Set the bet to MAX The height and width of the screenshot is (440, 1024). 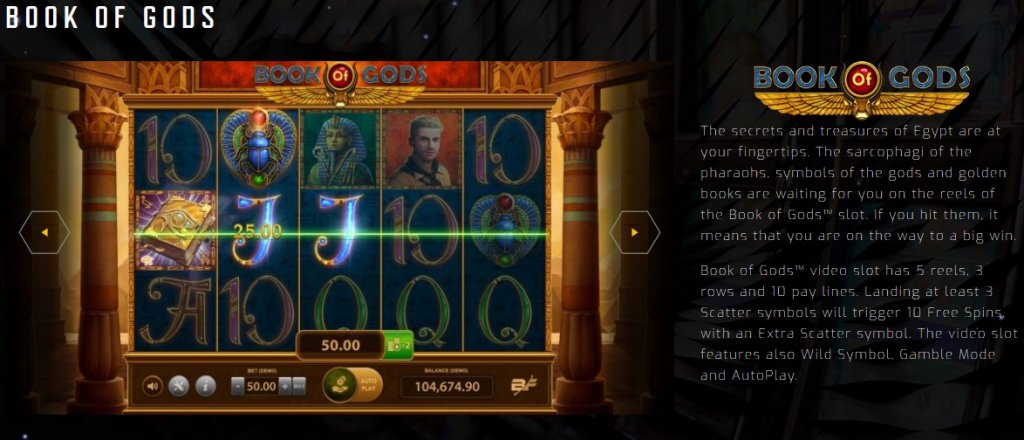click(299, 385)
